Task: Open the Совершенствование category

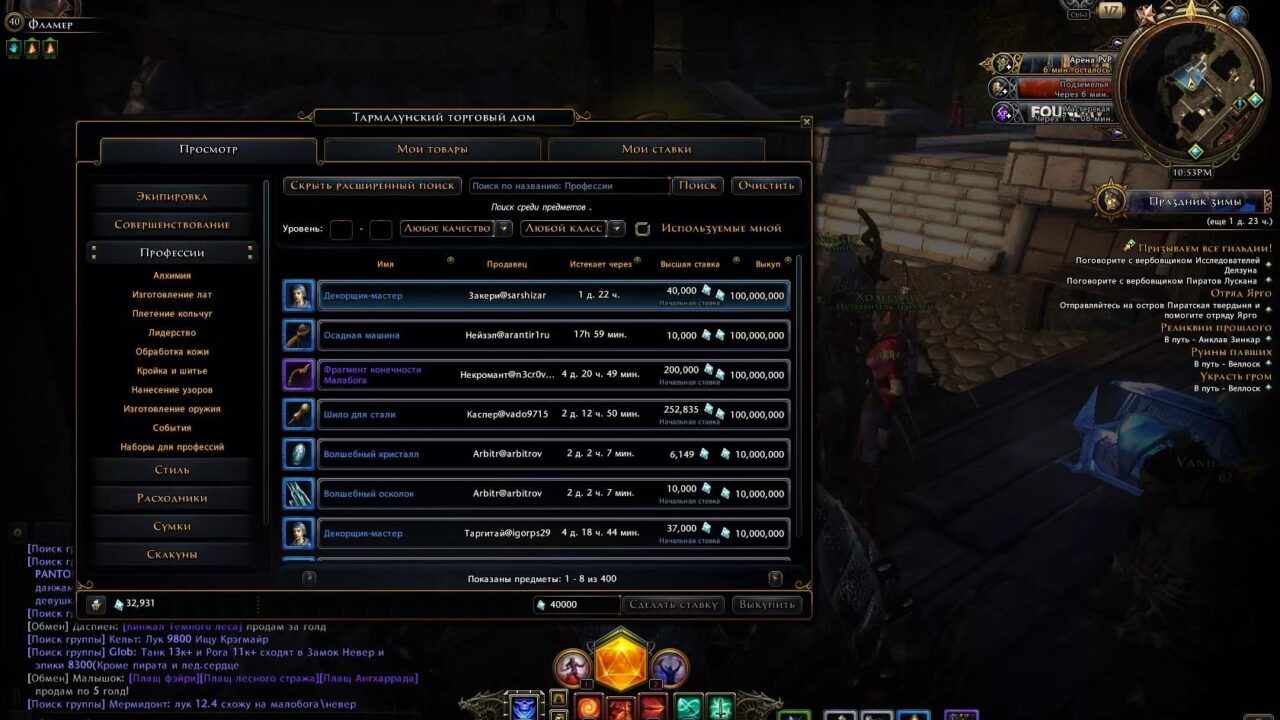Action: click(x=172, y=225)
